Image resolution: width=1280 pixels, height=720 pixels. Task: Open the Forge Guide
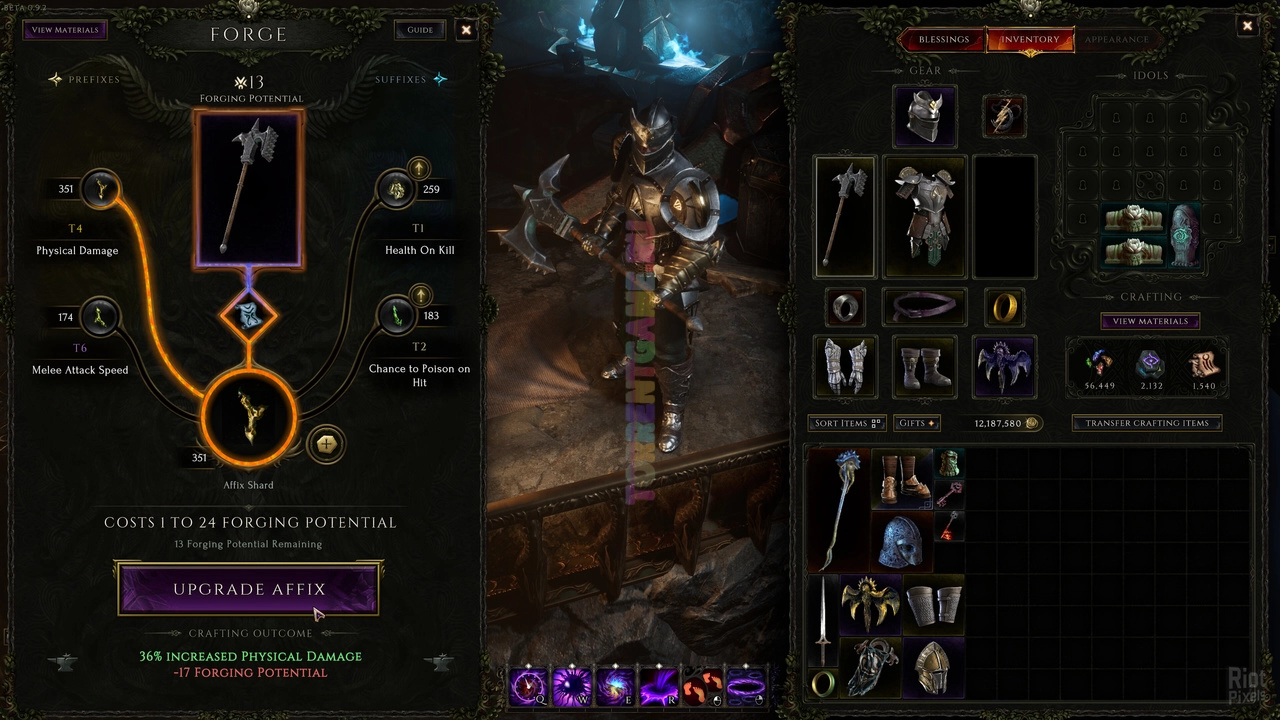point(420,30)
